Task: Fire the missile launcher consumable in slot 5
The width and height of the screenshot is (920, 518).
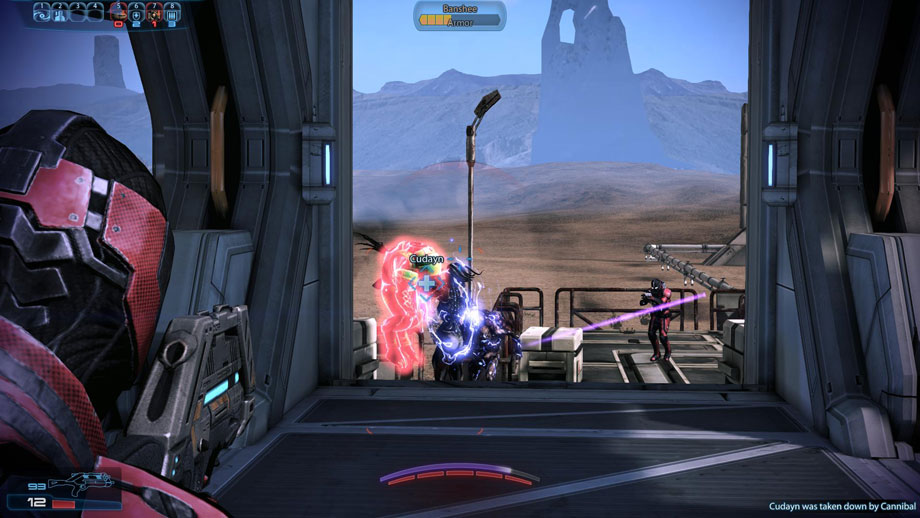Action: click(x=119, y=13)
